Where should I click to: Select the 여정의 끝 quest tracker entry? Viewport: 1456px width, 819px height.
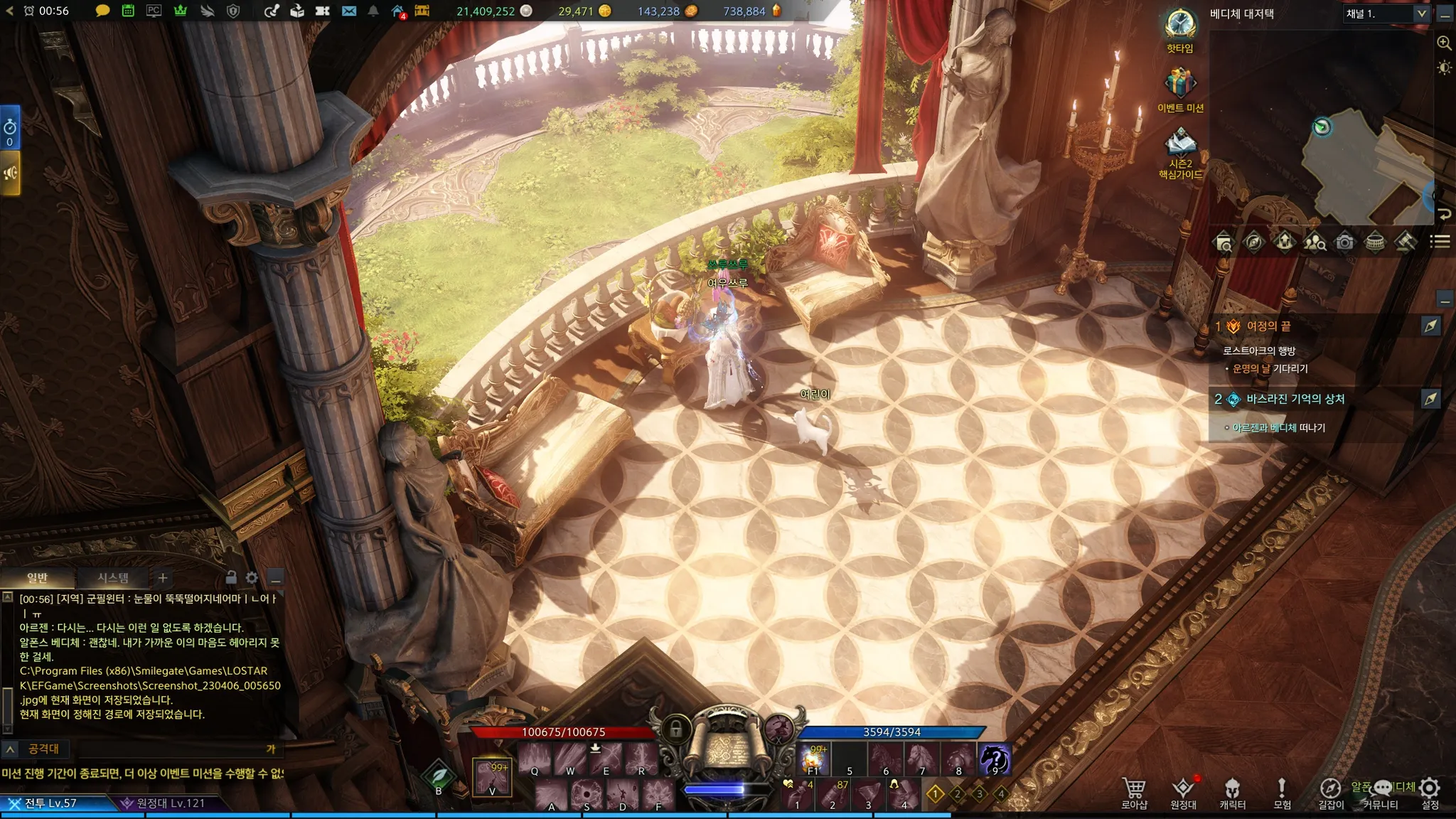click(1268, 326)
